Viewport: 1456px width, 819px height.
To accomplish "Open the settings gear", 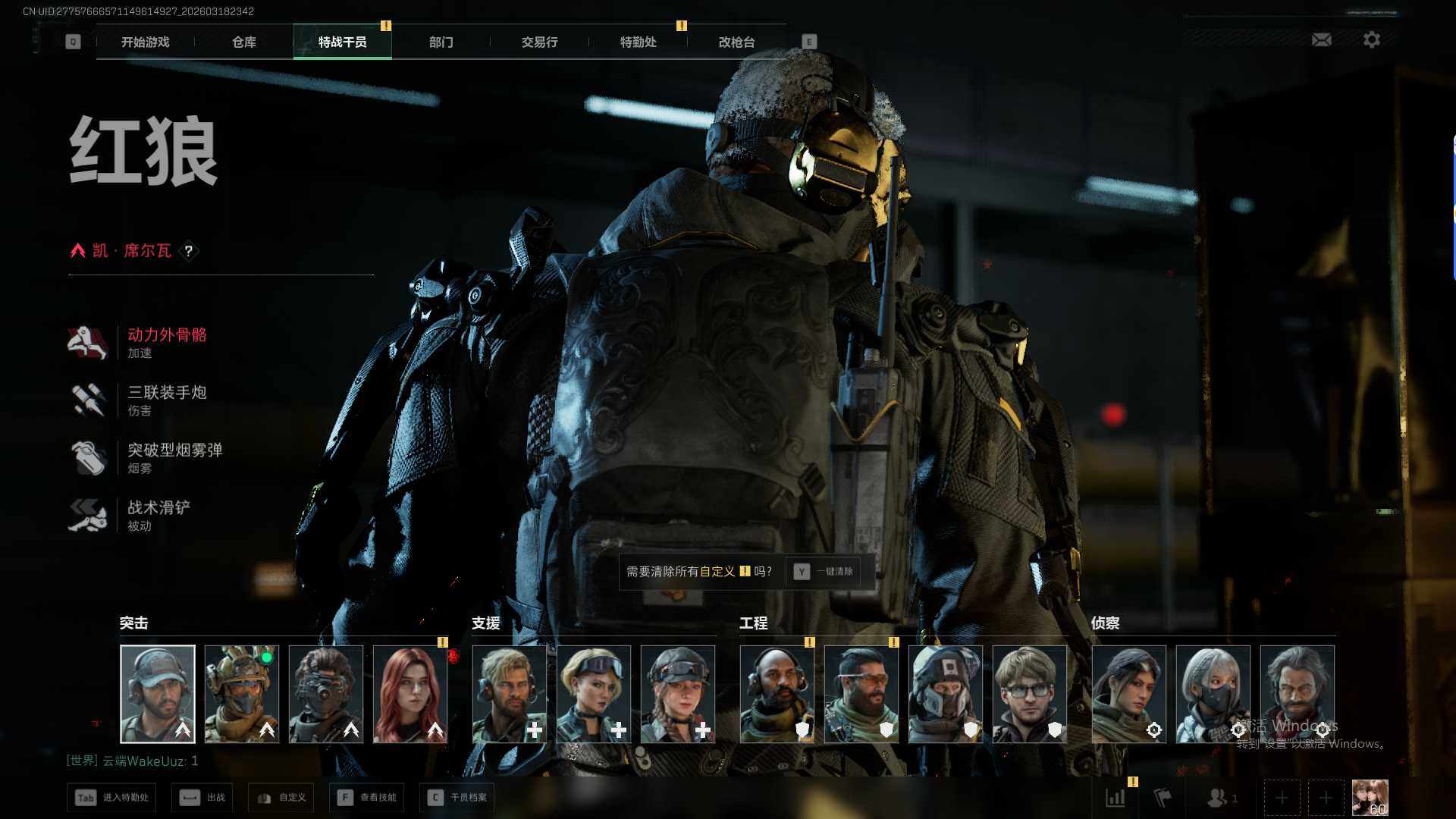I will [x=1371, y=39].
